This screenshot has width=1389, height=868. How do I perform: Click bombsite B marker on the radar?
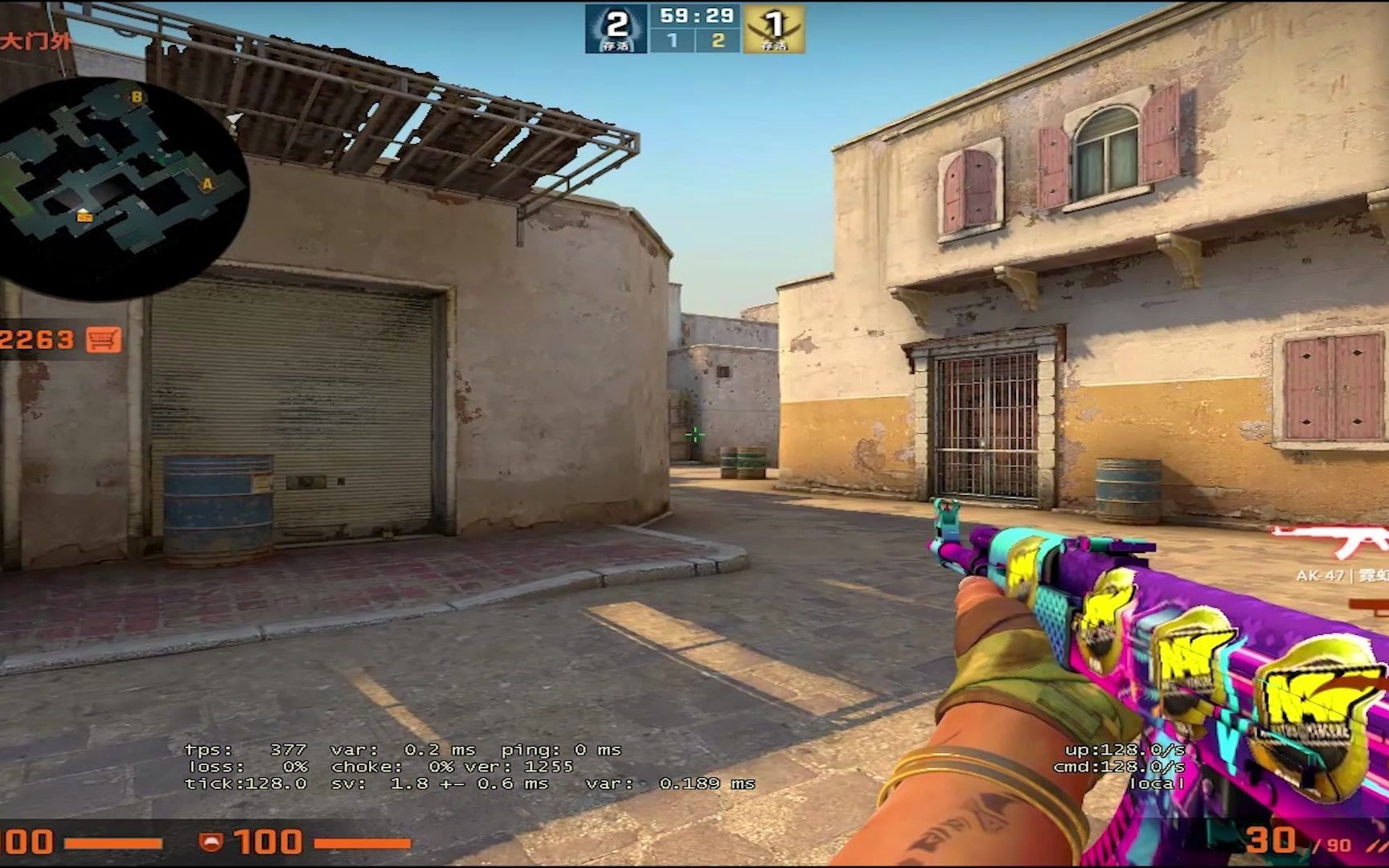137,98
